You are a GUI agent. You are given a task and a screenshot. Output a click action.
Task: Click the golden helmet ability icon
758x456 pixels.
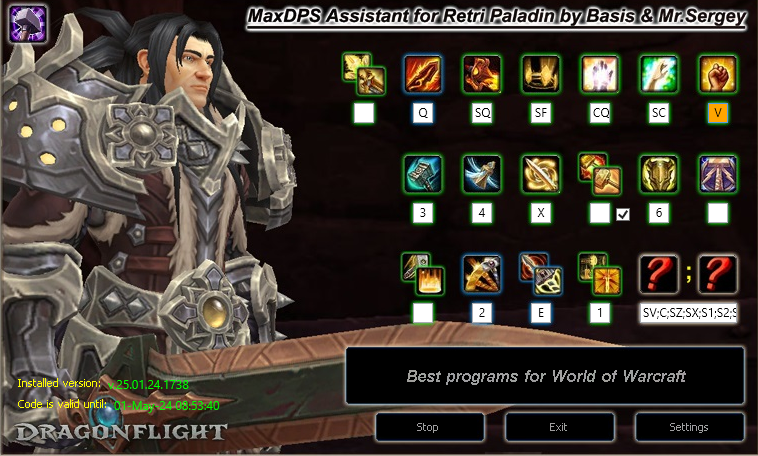[659, 174]
